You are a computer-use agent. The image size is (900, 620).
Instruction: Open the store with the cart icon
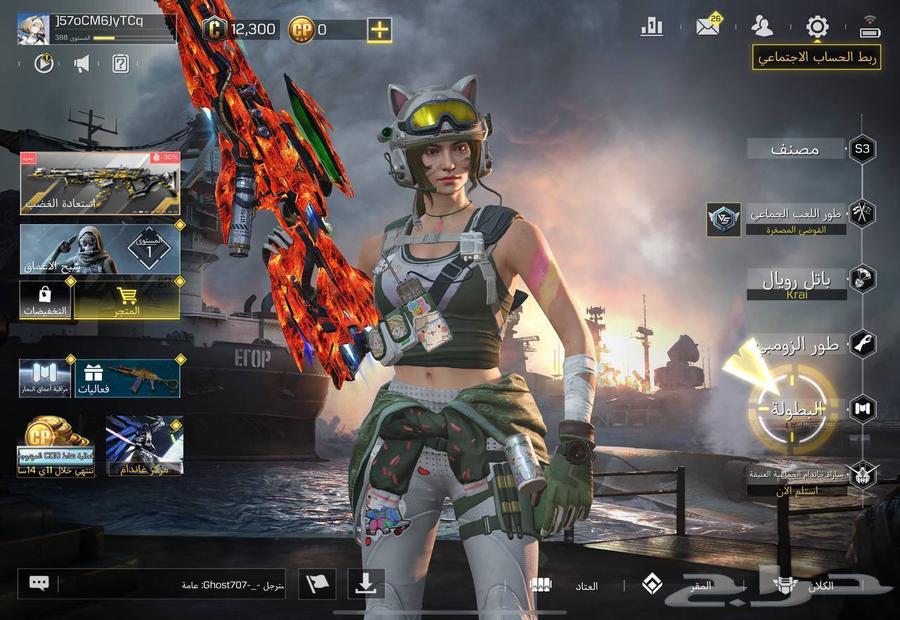(x=127, y=300)
